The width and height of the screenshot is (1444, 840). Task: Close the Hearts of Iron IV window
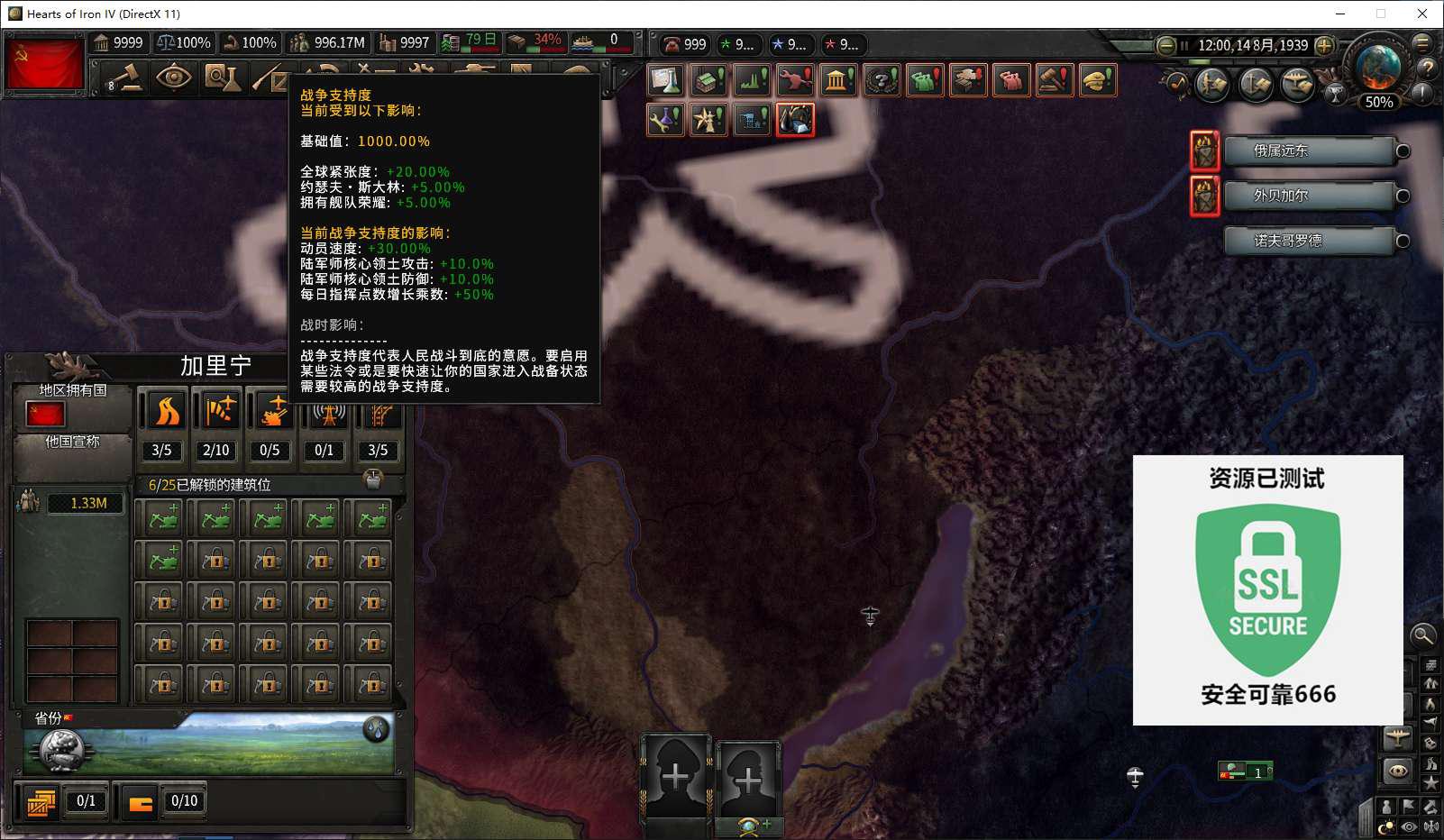point(1422,14)
